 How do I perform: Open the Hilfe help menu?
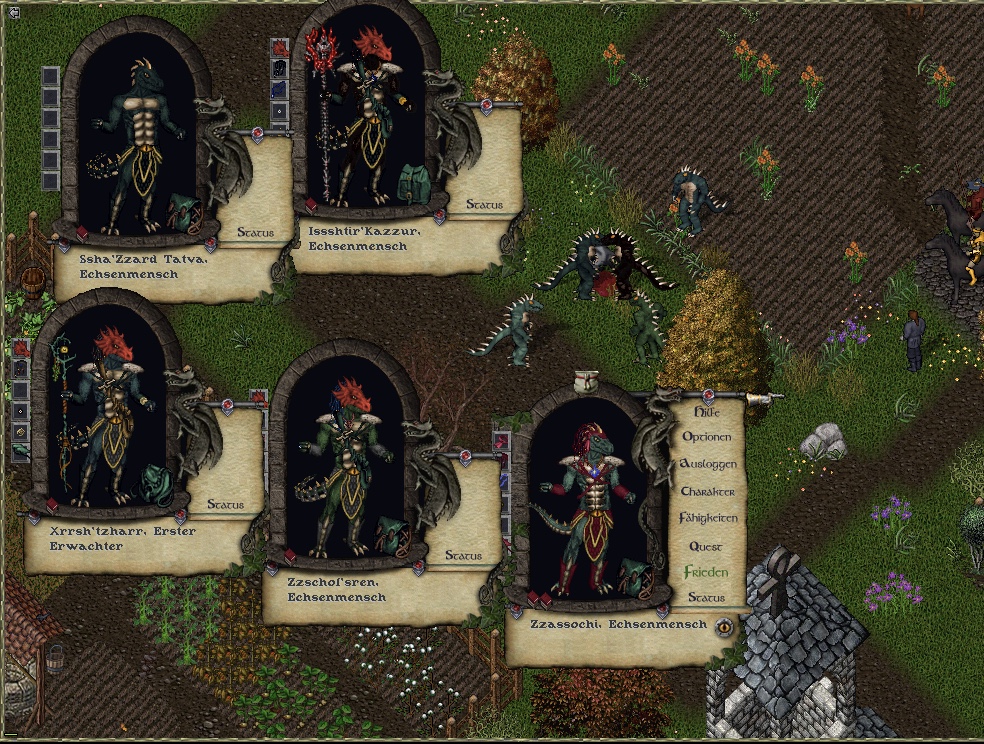(x=707, y=411)
